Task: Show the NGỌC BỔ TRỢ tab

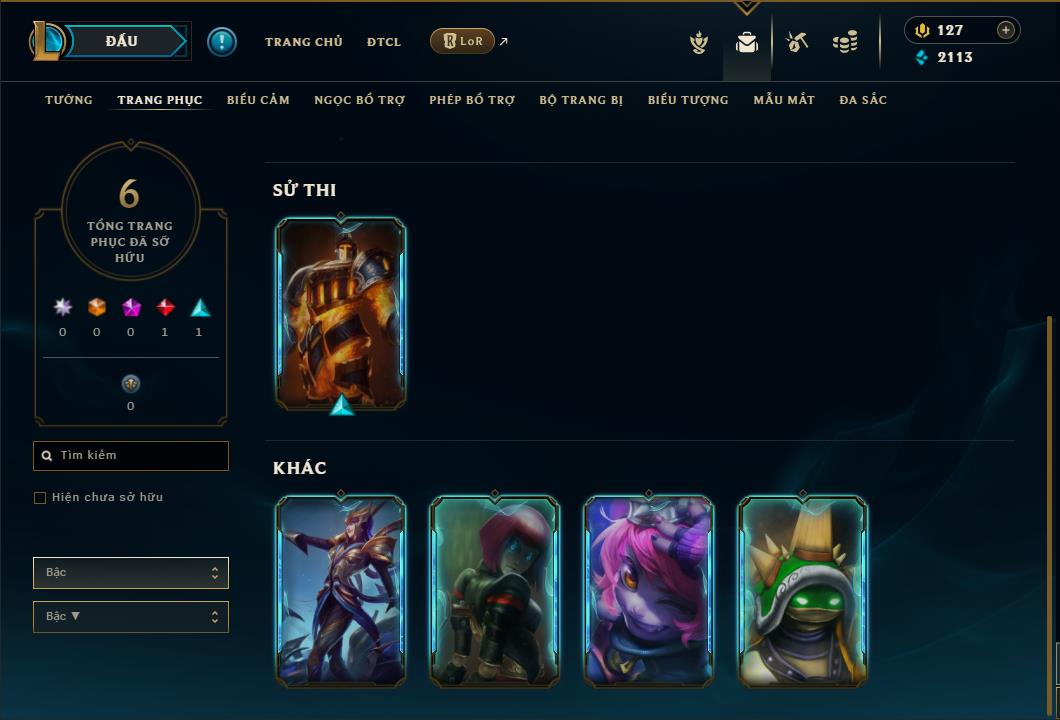Action: pyautogui.click(x=359, y=100)
